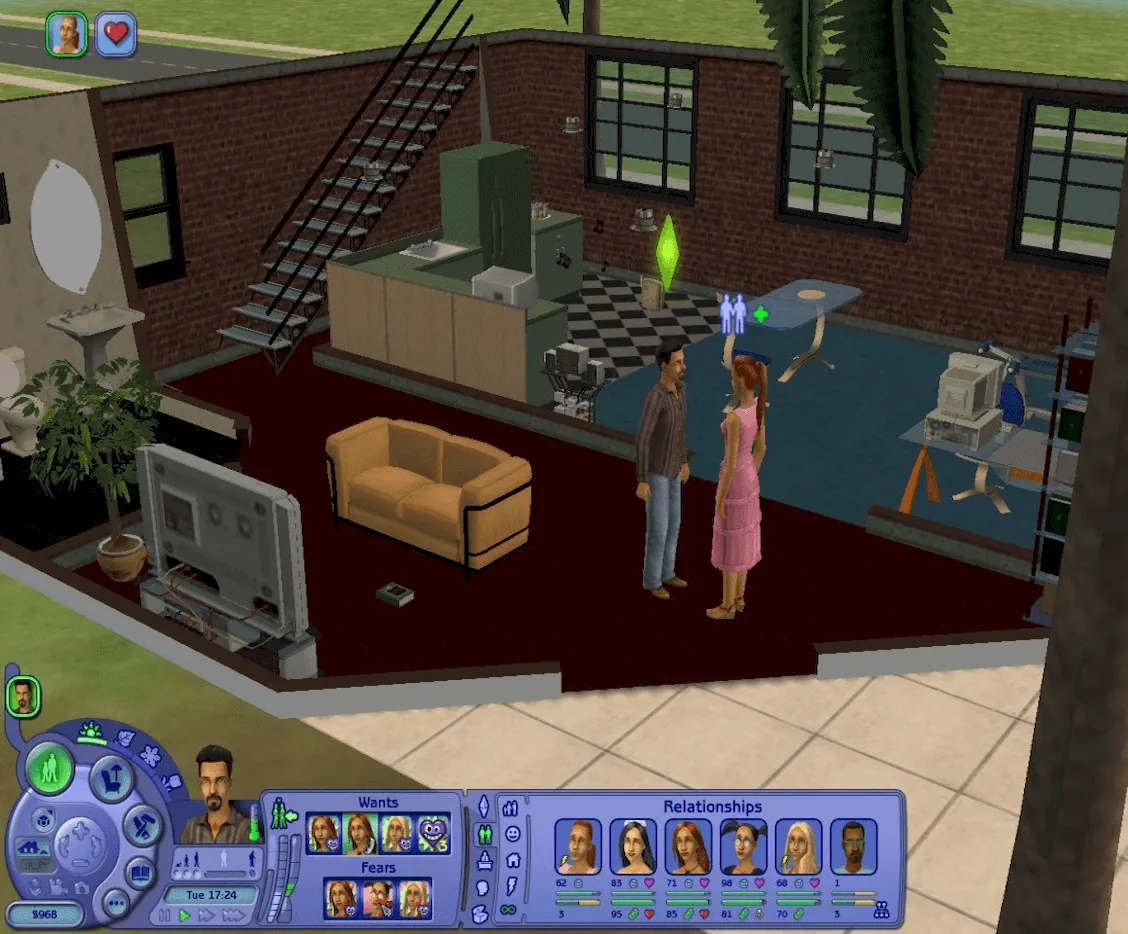
Task: Pause the game using the pause button
Action: coord(164,915)
